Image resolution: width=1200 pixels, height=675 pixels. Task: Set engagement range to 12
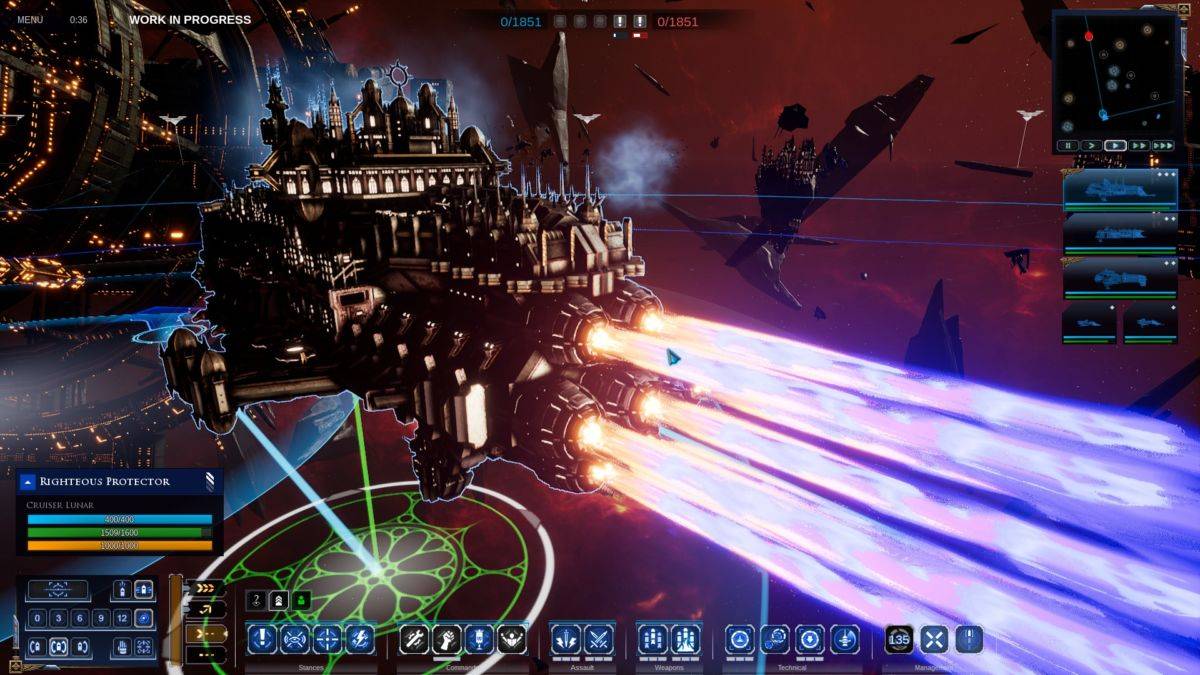coord(122,618)
